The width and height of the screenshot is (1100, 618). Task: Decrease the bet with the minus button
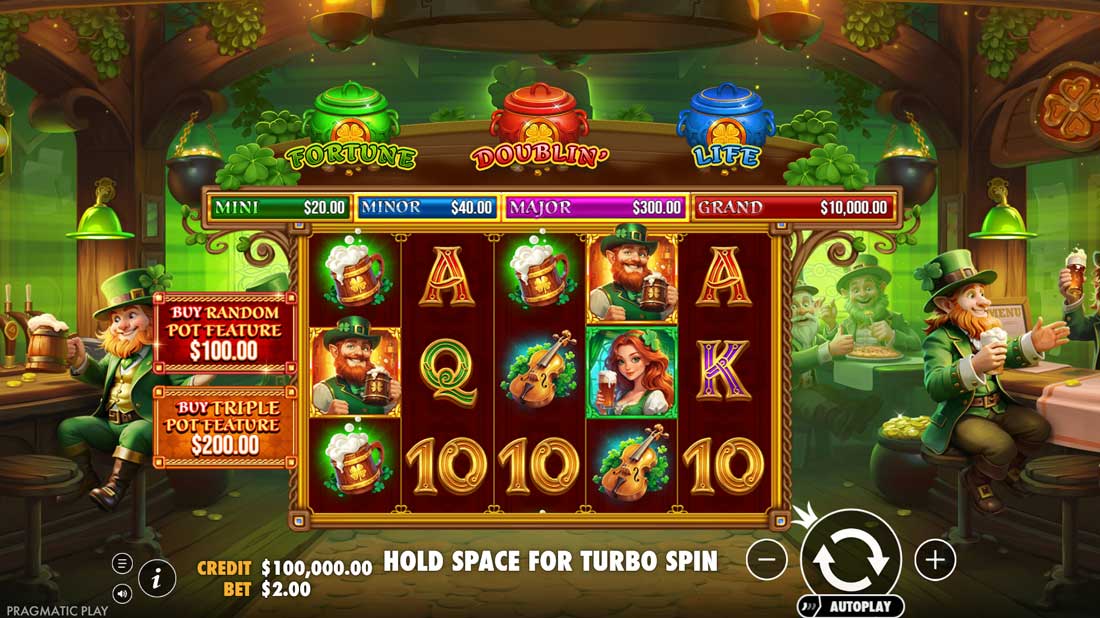[766, 560]
